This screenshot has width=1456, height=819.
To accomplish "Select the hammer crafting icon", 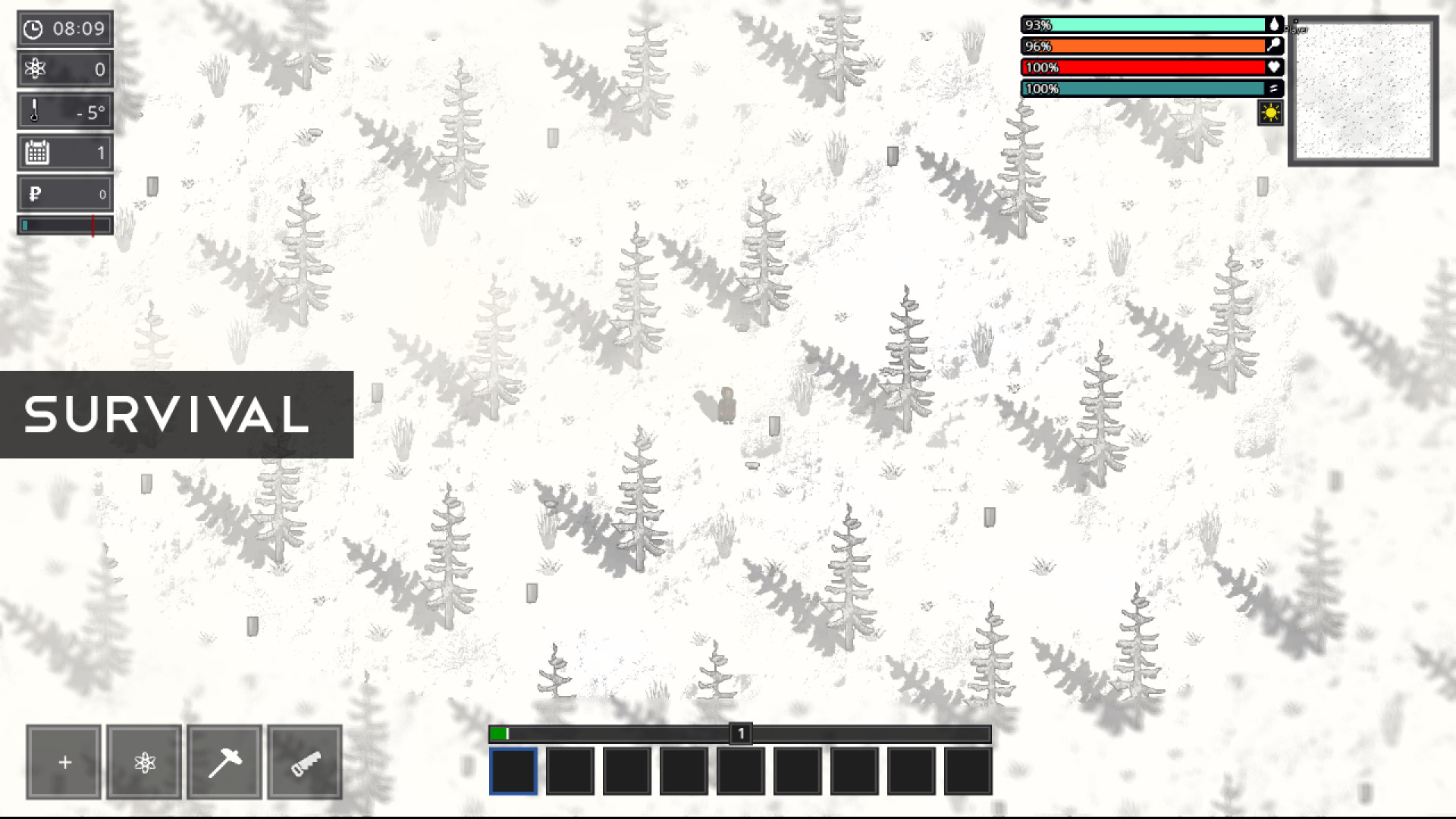I will (224, 761).
